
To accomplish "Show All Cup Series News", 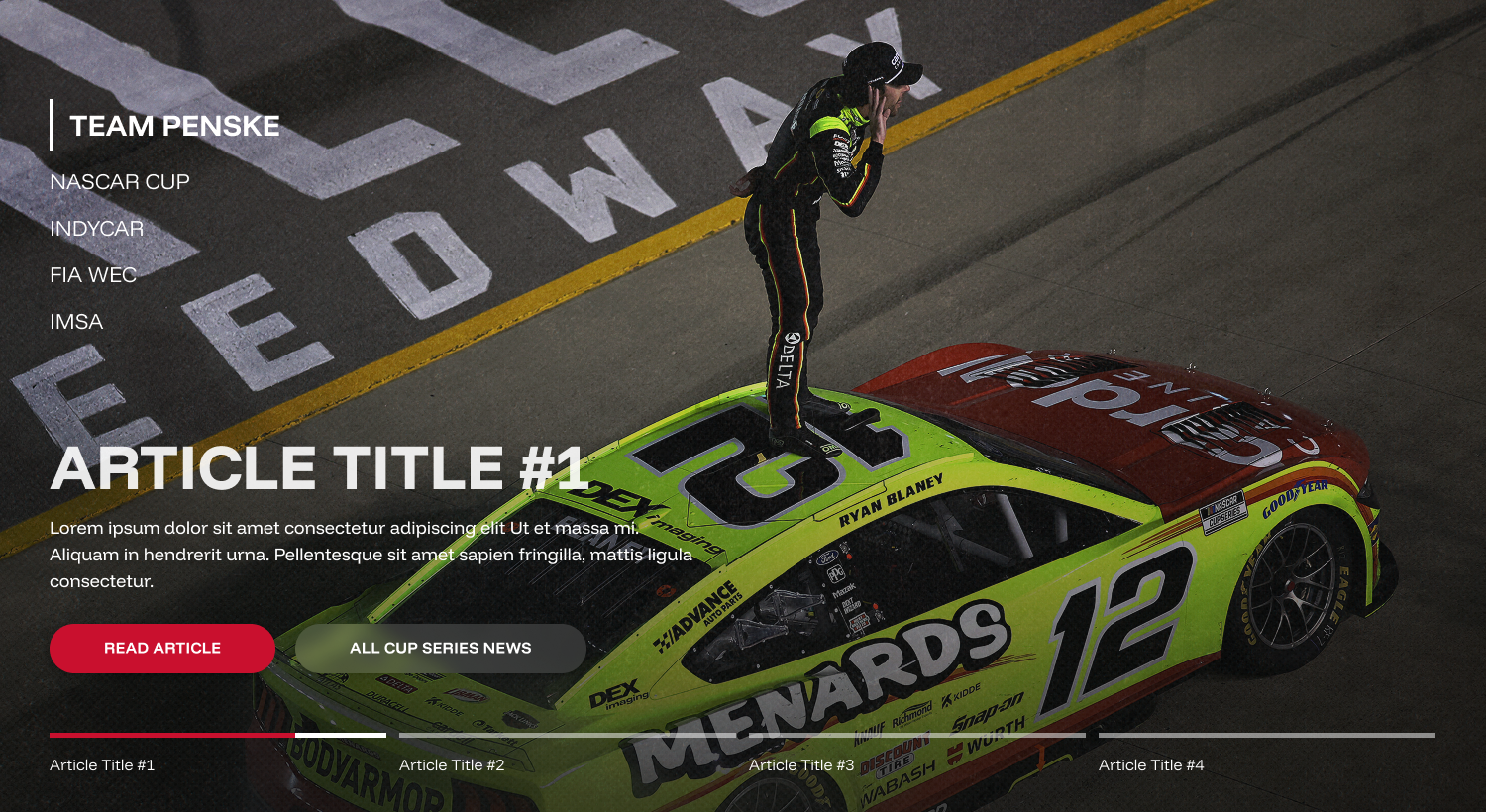I will pyautogui.click(x=440, y=649).
